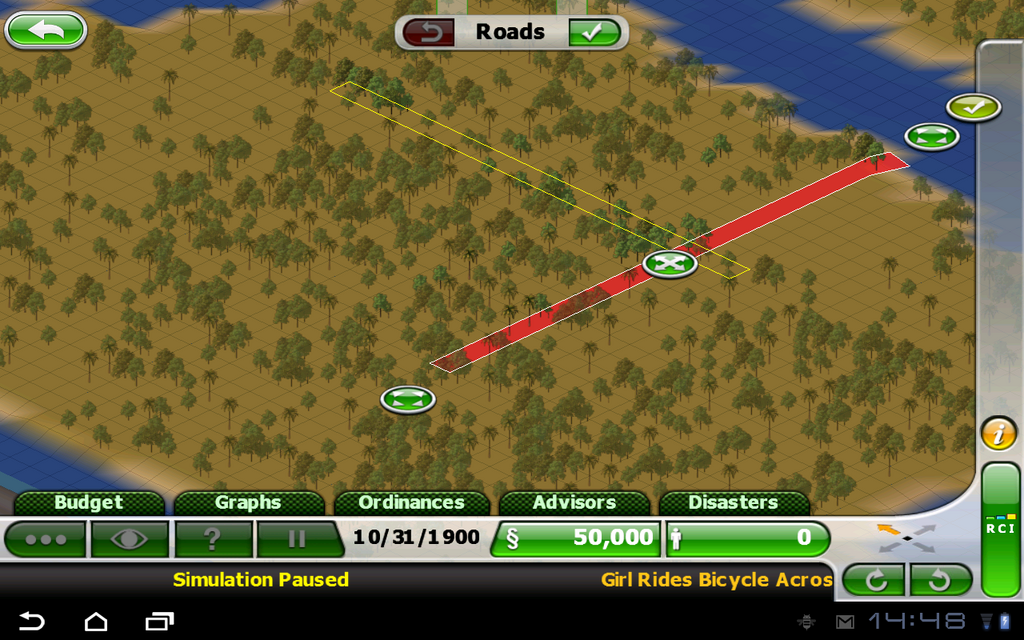
Task: Open the three-dots more options button
Action: pyautogui.click(x=45, y=539)
